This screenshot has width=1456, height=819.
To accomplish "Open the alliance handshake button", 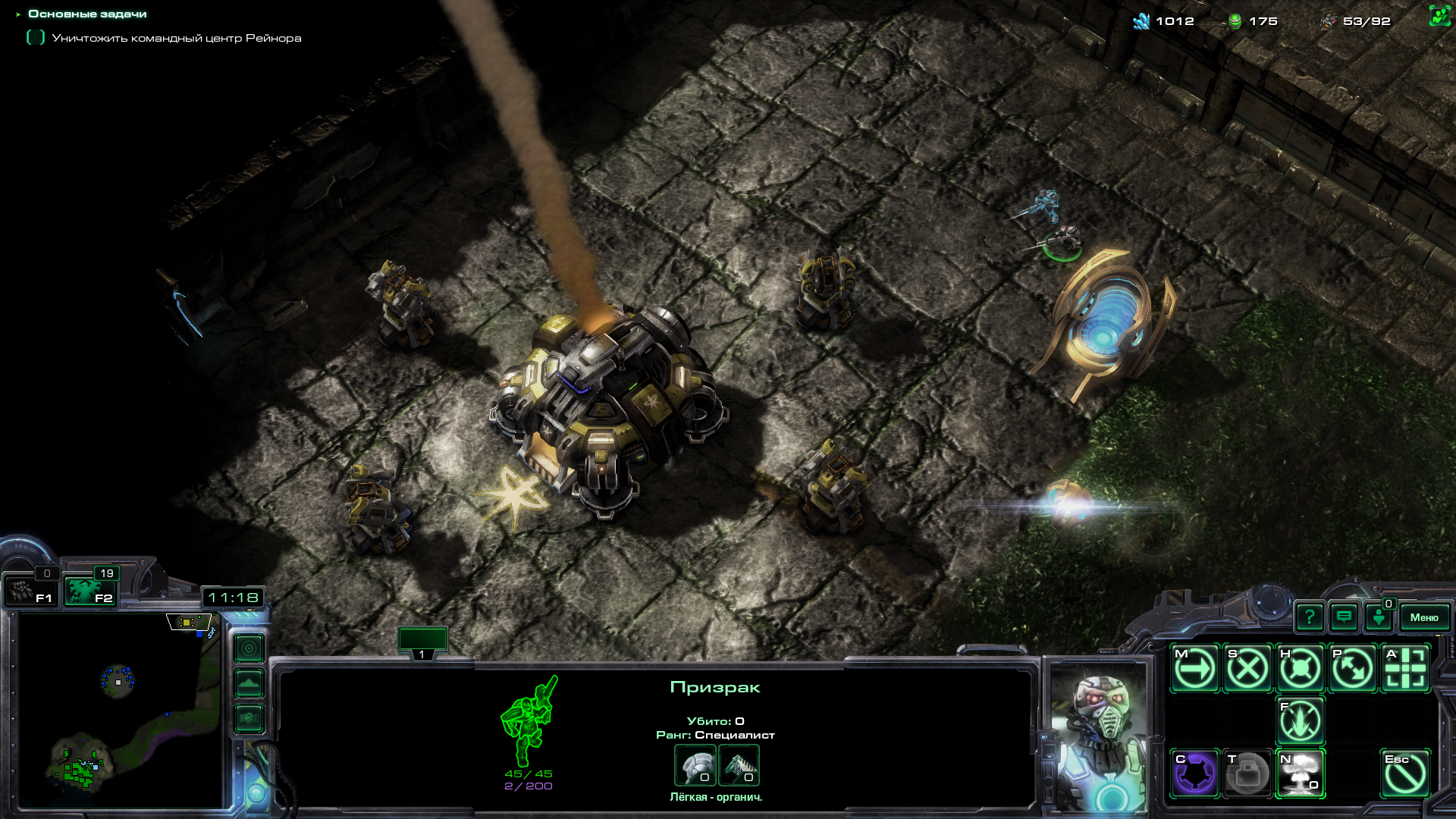I will [x=249, y=717].
